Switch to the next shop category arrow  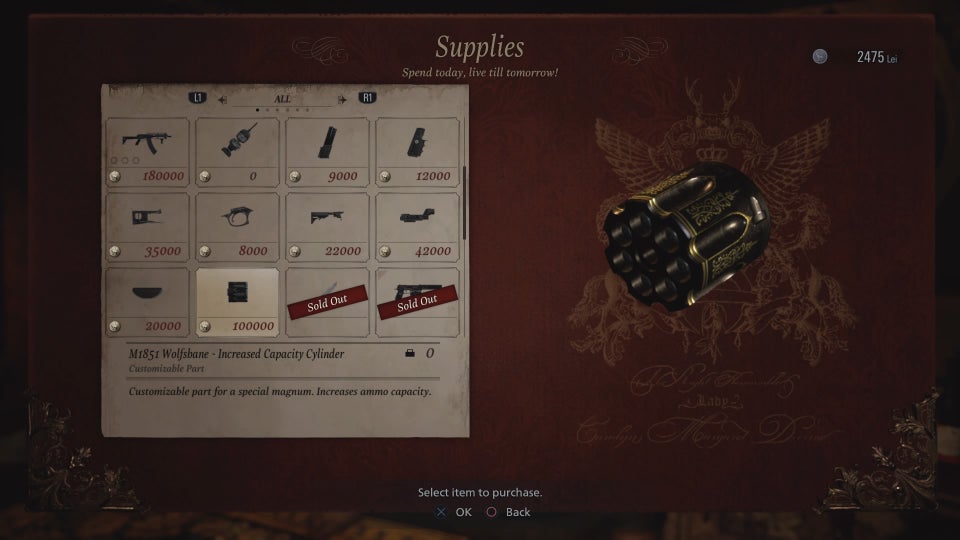tap(342, 99)
